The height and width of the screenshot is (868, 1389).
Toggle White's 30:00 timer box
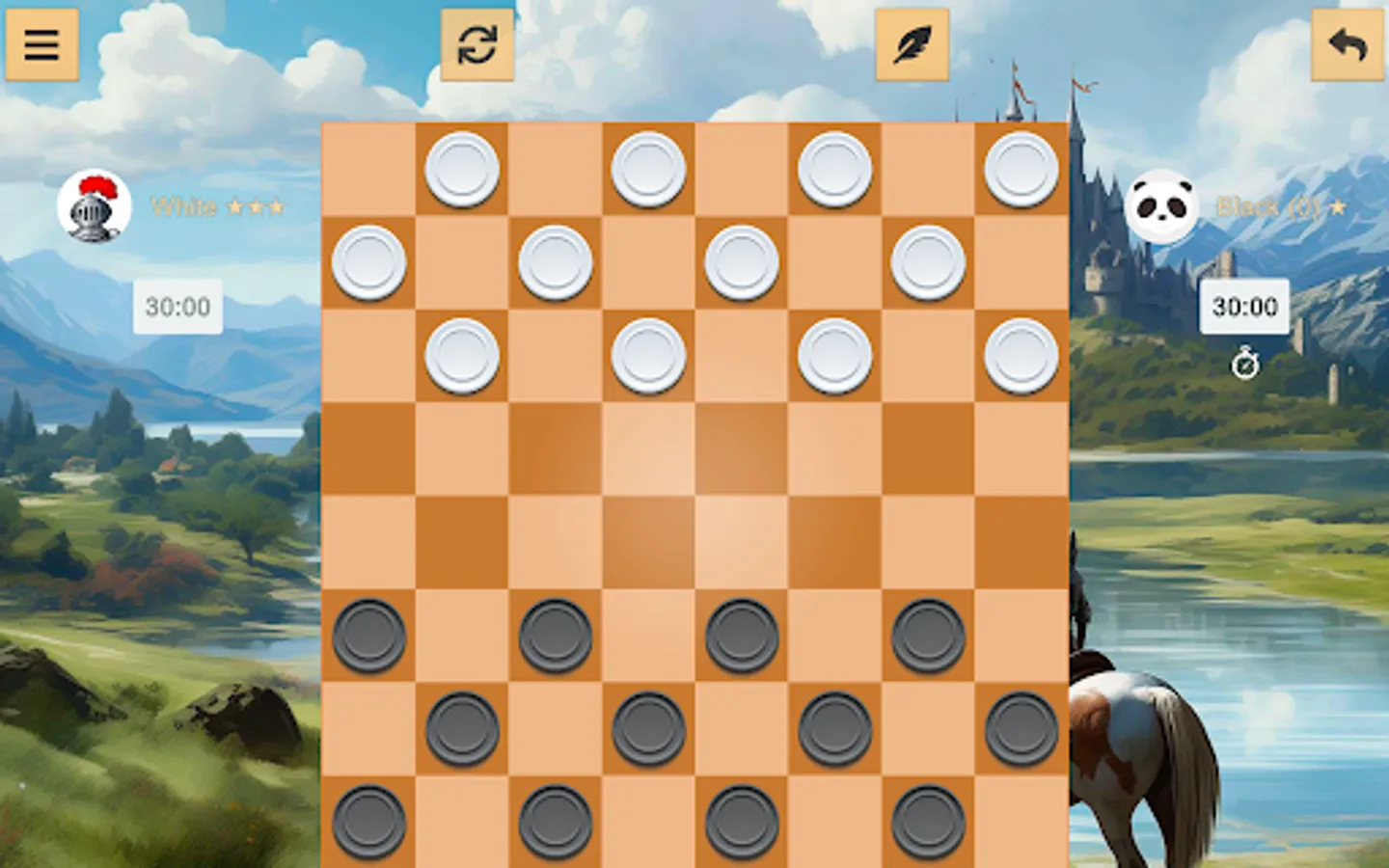177,308
